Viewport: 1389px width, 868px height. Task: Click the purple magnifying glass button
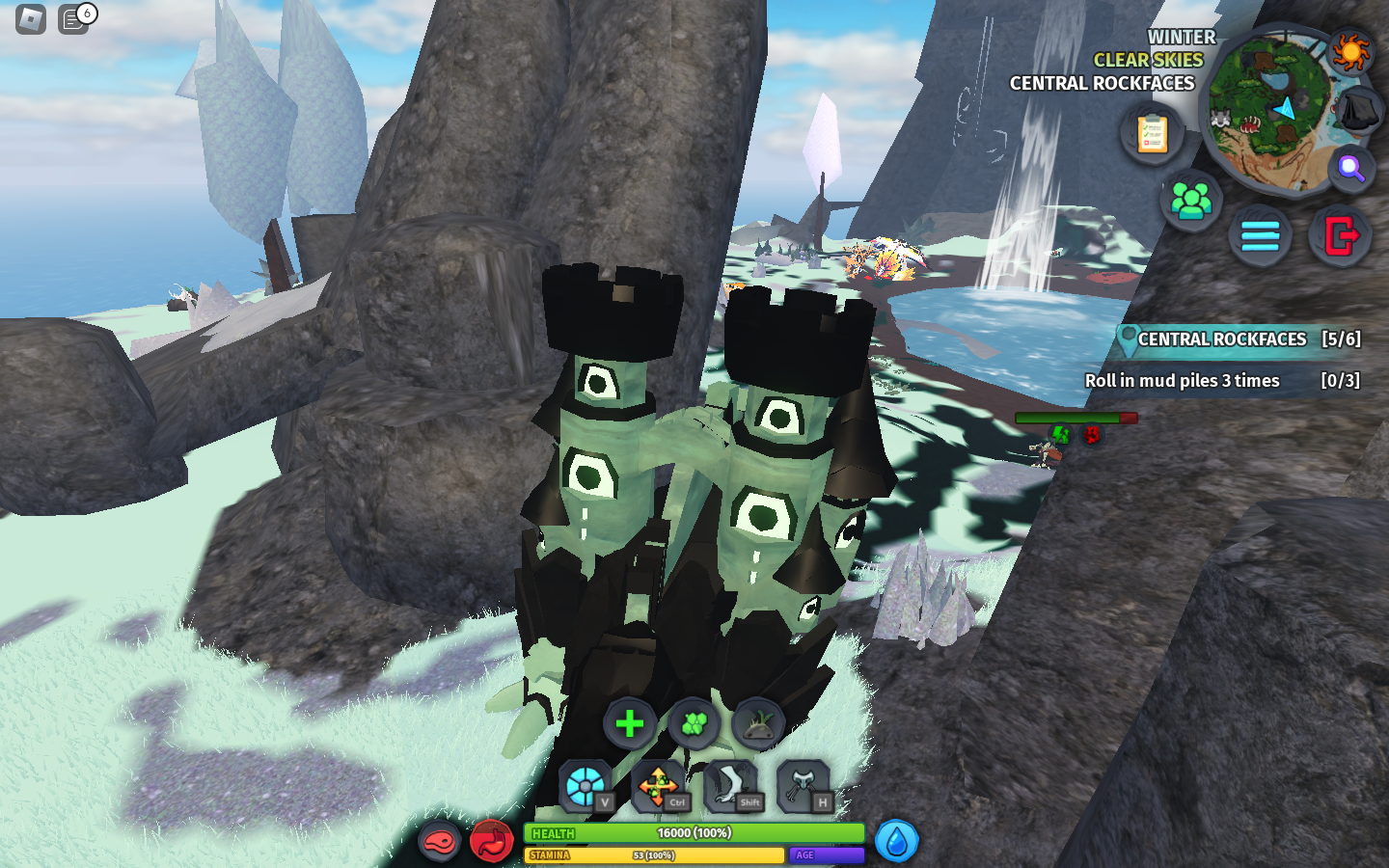(1350, 169)
